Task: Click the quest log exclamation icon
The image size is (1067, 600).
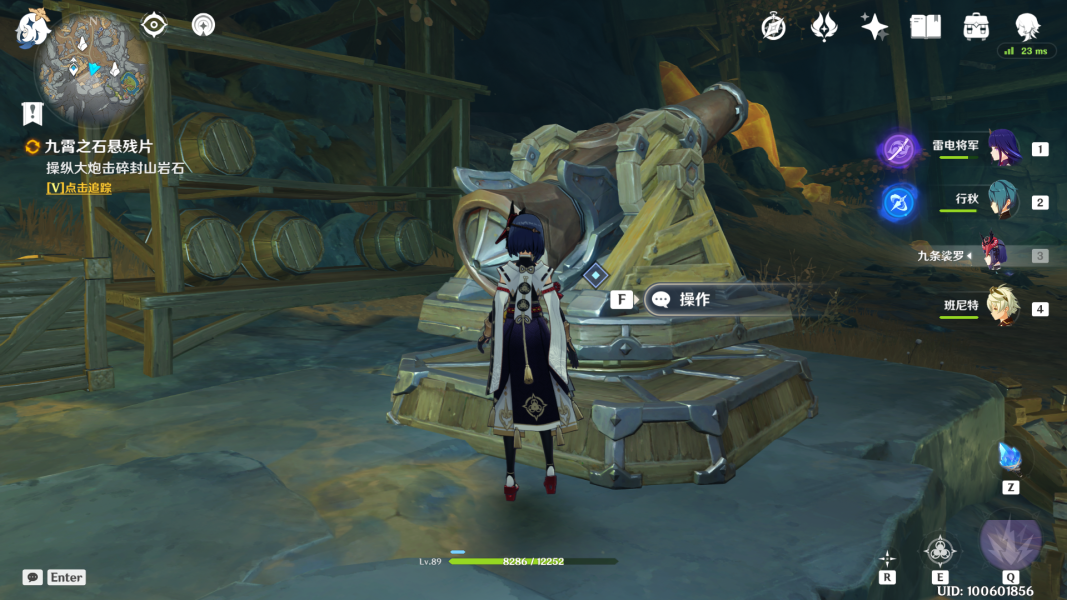Action: (x=33, y=112)
